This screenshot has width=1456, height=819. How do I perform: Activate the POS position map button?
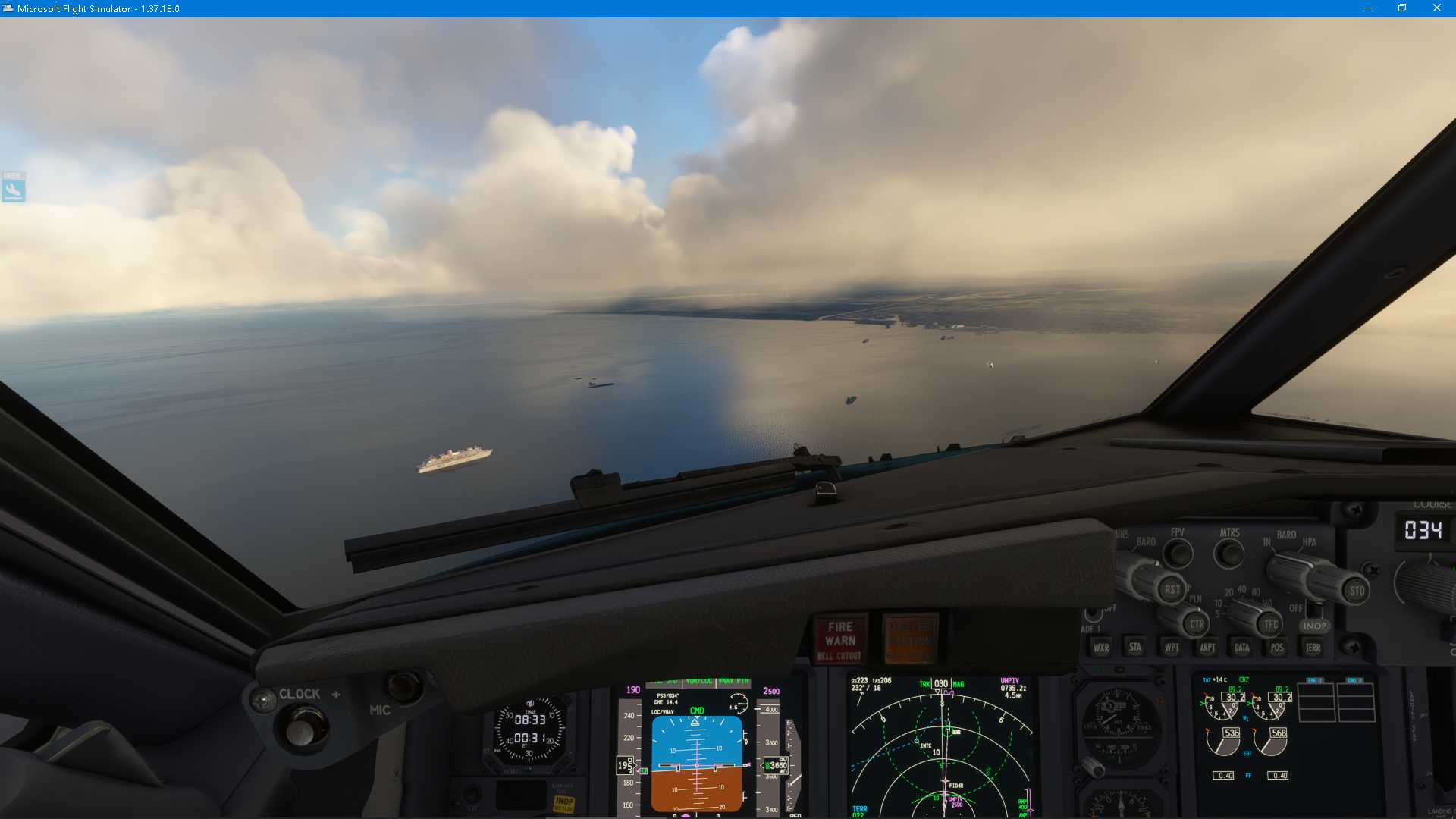[1277, 648]
